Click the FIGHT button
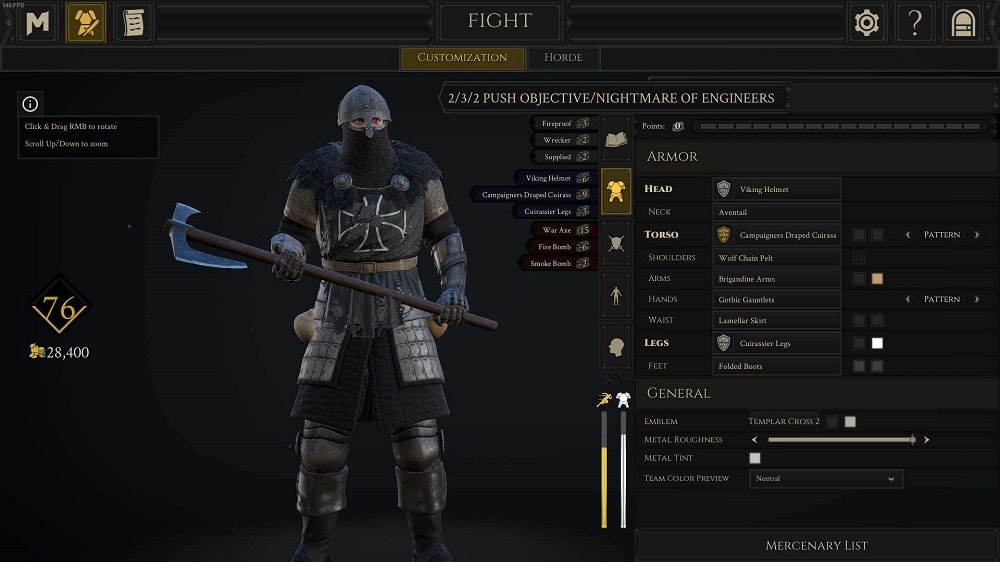The image size is (1000, 562). pos(500,21)
